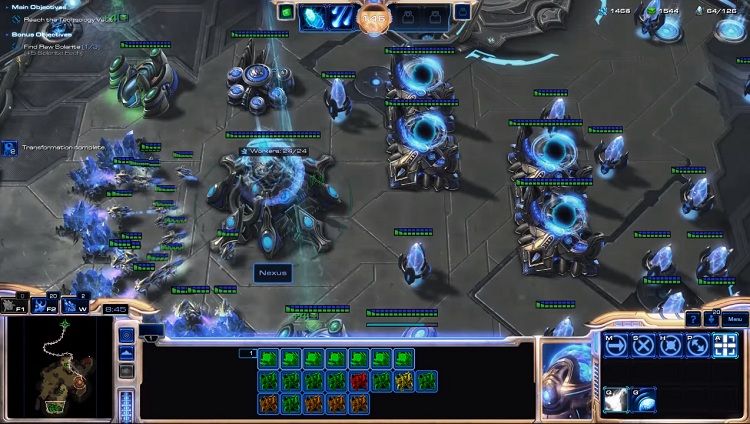Click the Nexus building label
The height and width of the screenshot is (424, 750).
270,271
